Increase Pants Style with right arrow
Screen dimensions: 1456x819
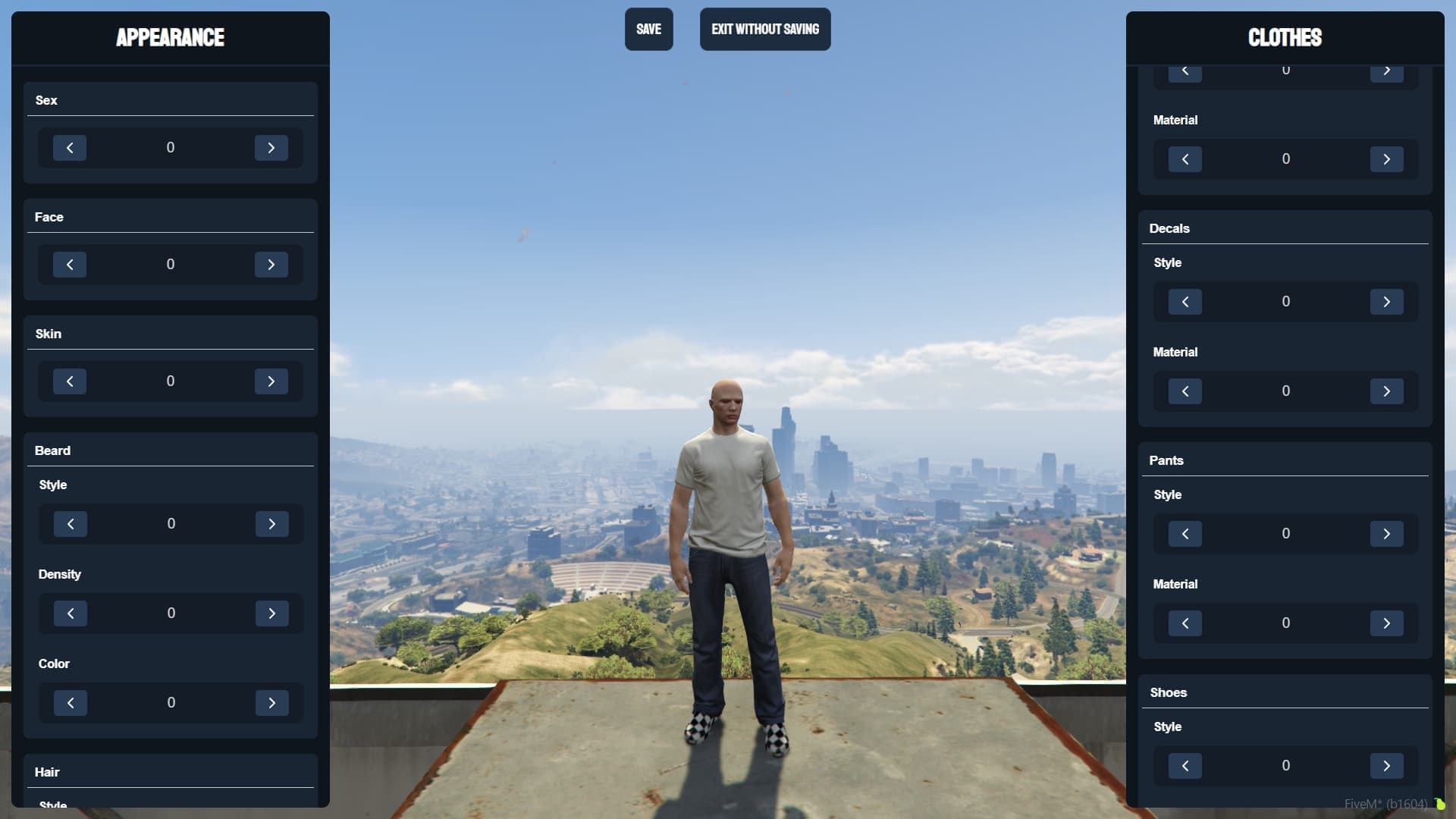pyautogui.click(x=1387, y=533)
